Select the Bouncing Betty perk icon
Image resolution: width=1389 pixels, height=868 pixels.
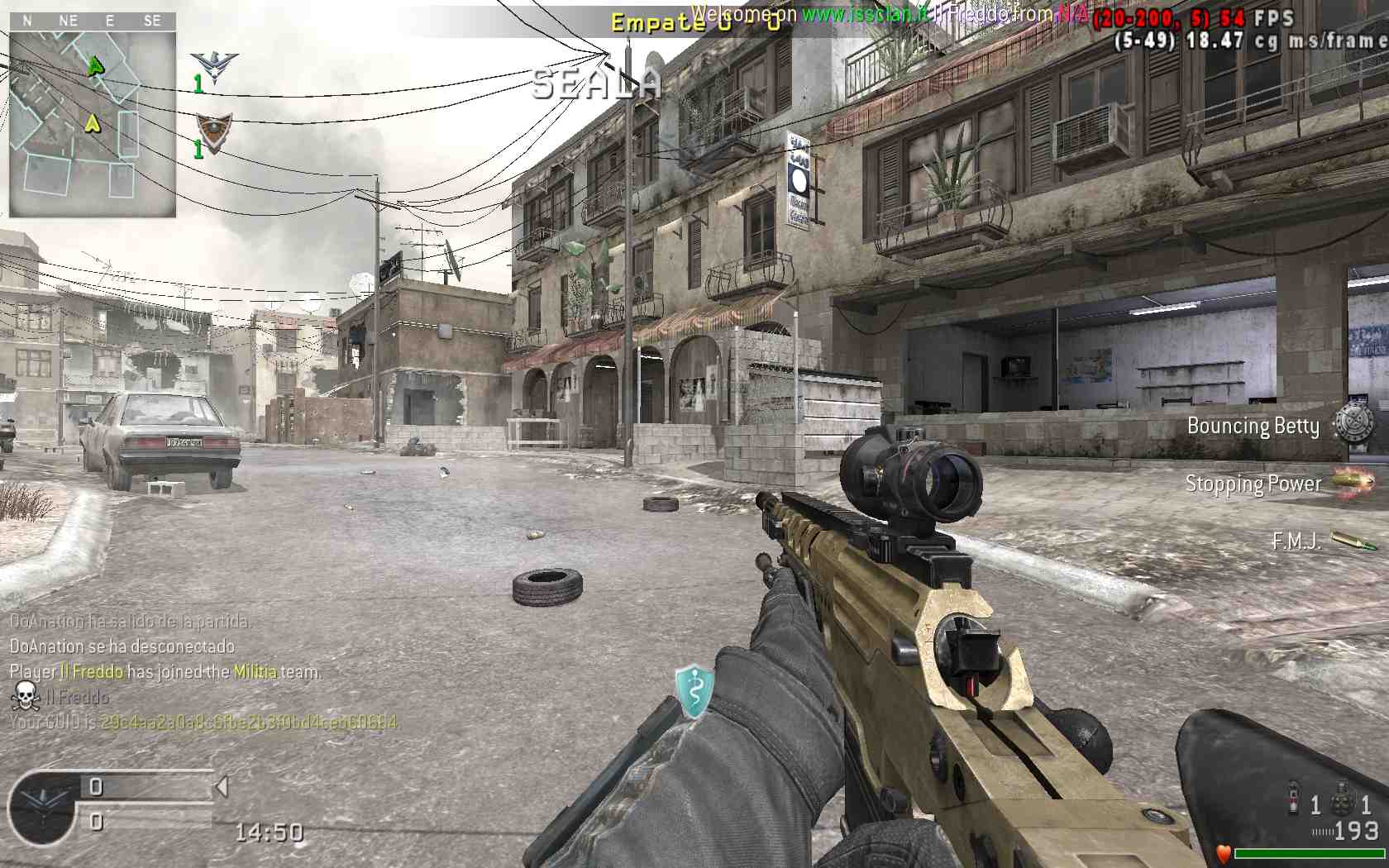coord(1353,424)
